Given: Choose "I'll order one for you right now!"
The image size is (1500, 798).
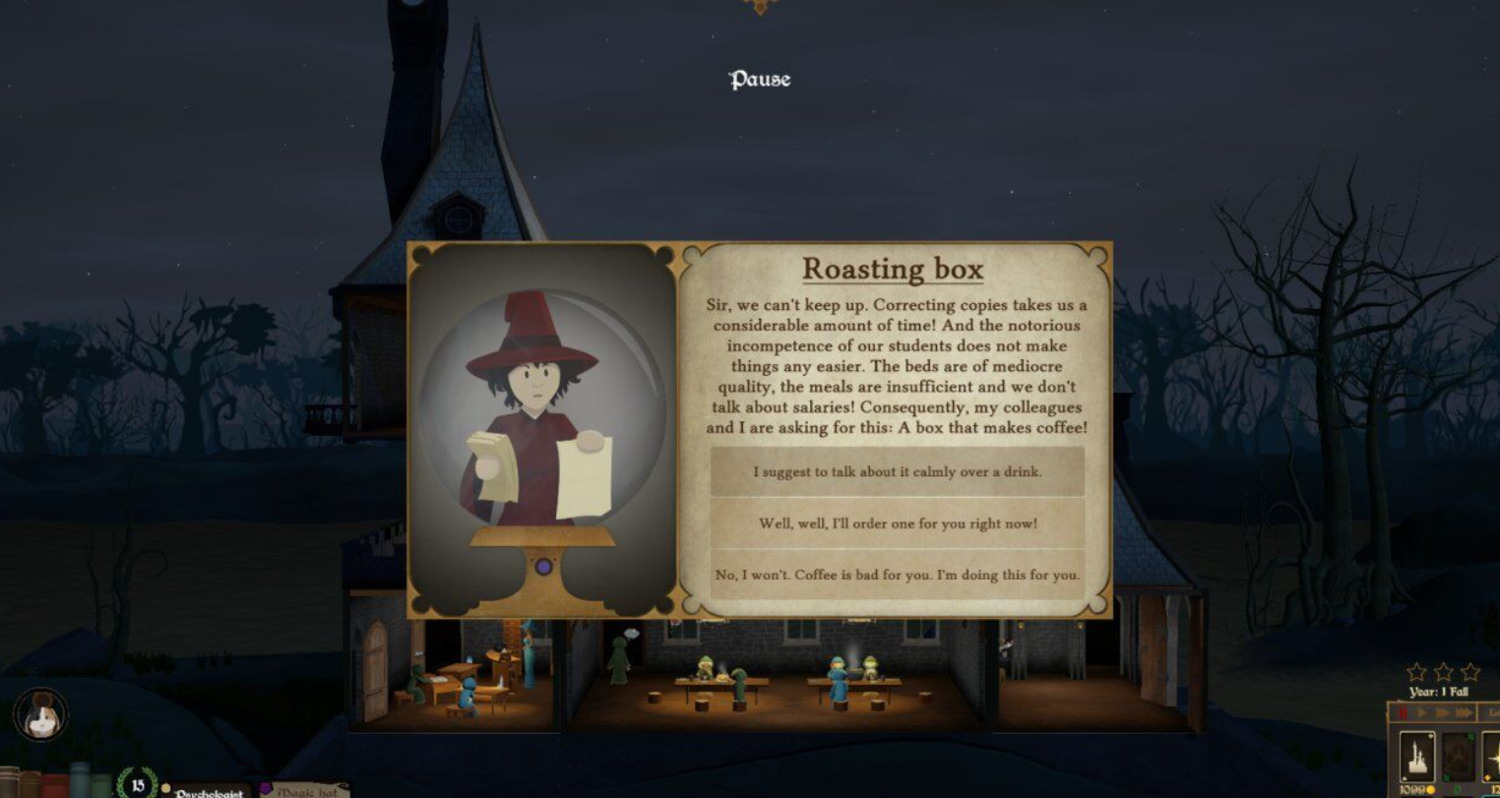Looking at the screenshot, I should (x=897, y=523).
